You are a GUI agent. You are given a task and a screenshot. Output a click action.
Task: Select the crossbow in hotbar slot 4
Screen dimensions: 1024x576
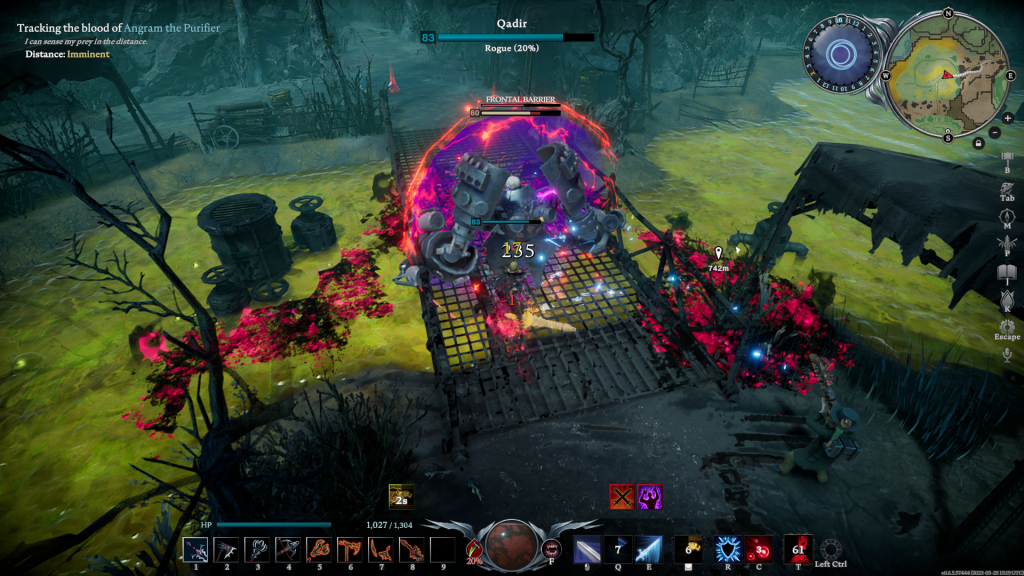pos(288,549)
